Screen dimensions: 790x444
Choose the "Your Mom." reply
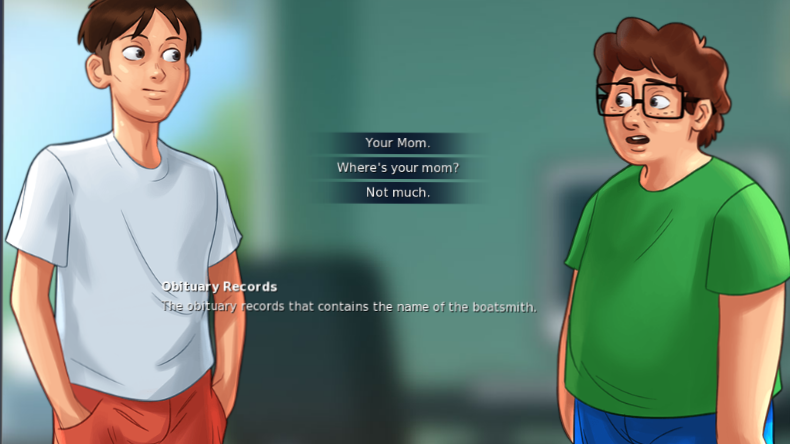click(397, 143)
